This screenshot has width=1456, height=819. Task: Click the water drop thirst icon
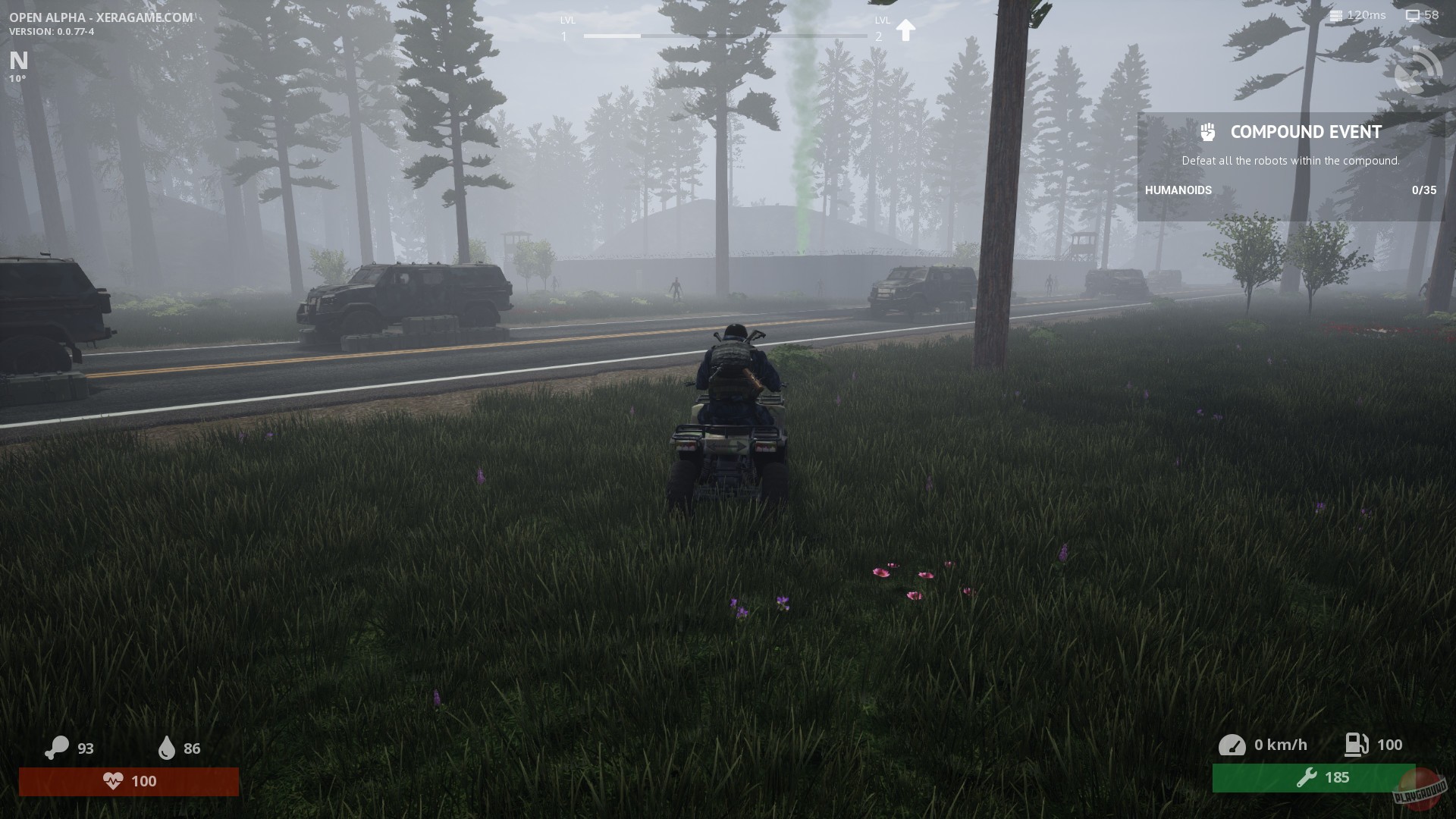(x=167, y=748)
